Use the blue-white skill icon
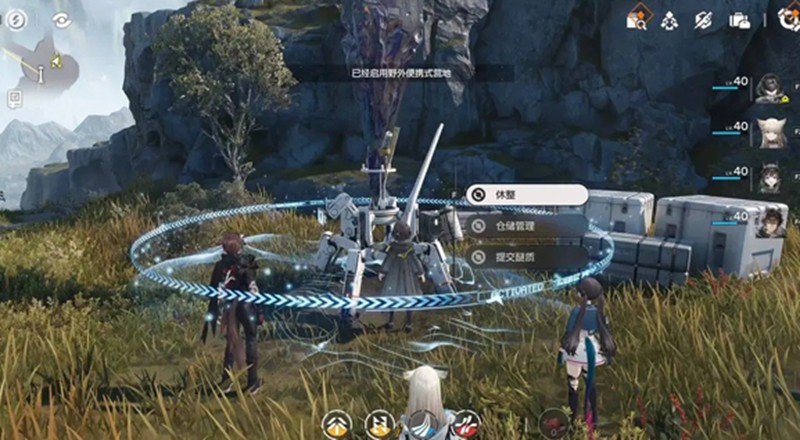 coord(423,424)
